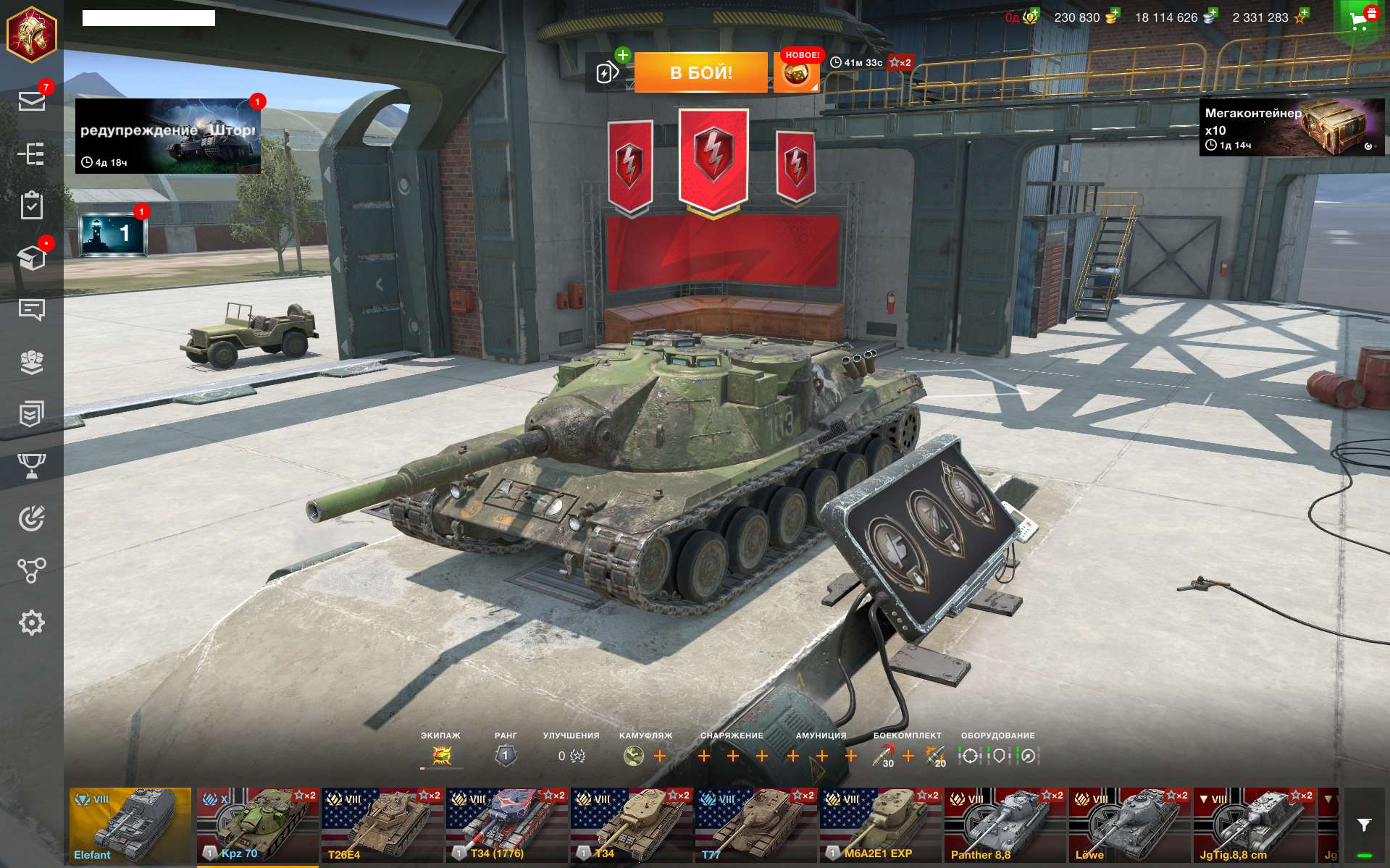Open the tournaments trophy section
The image size is (1390, 868).
32,465
